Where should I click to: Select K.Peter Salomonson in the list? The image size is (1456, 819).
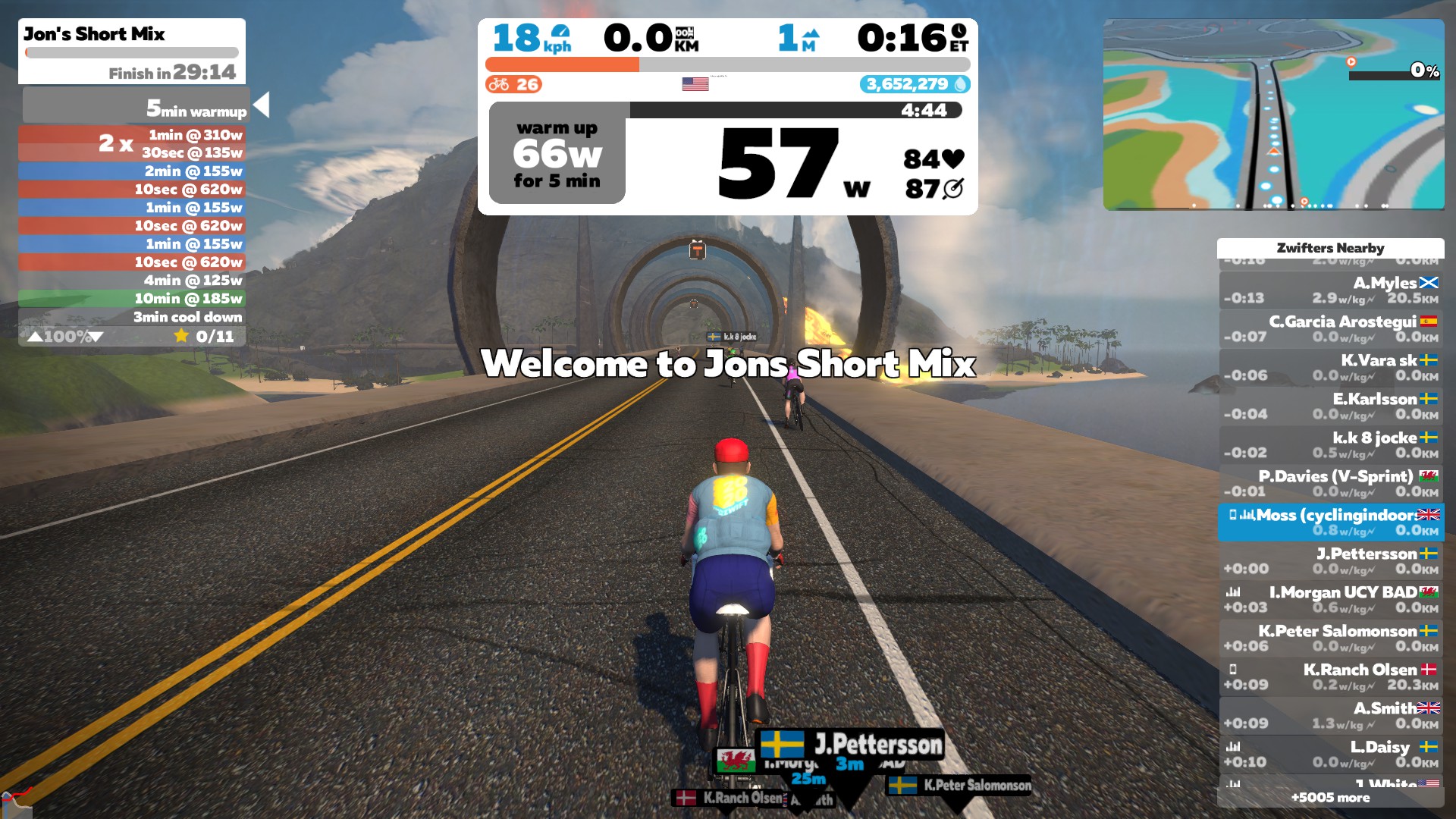(1331, 639)
